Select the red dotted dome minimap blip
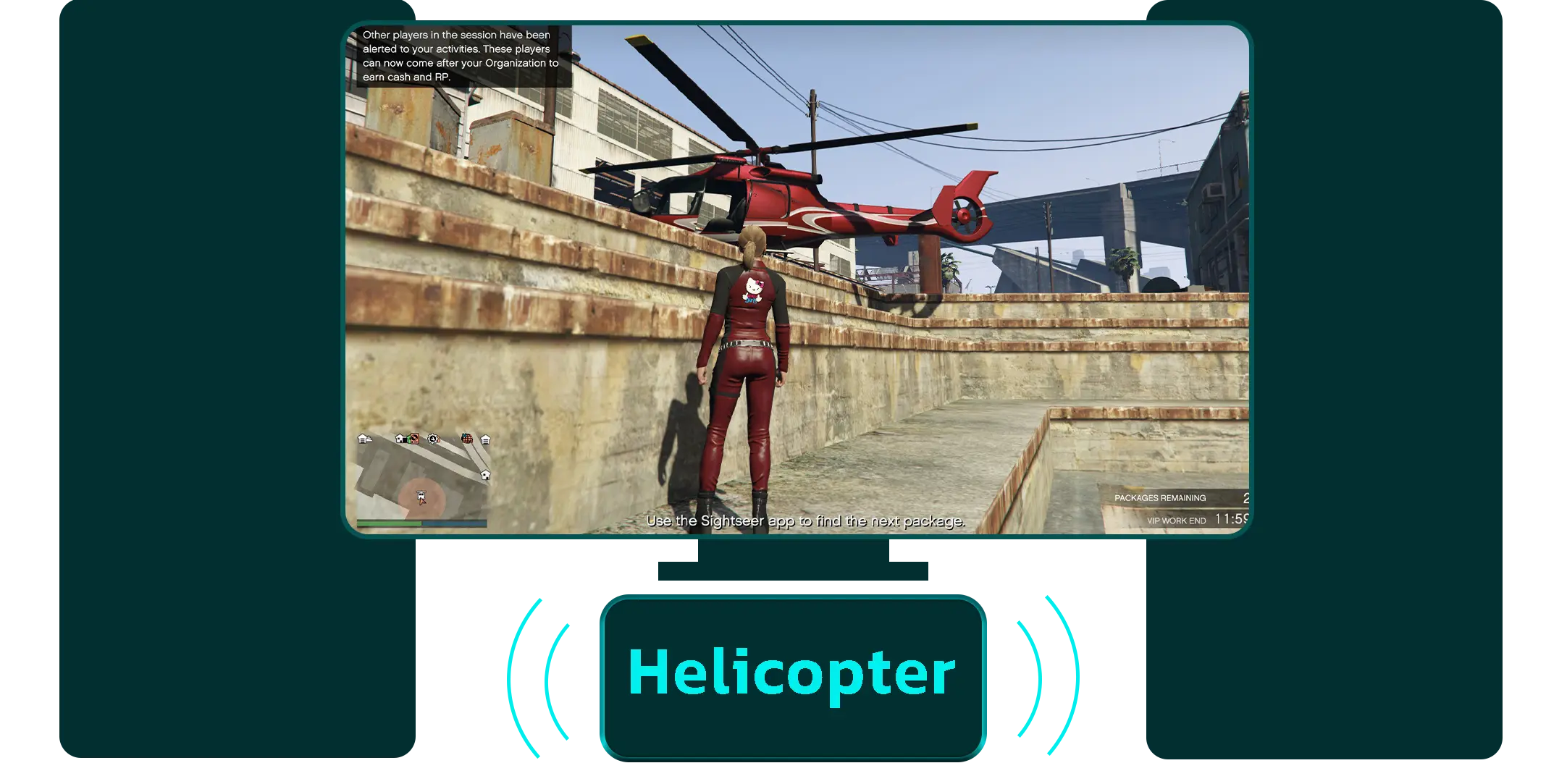This screenshot has width=1567, height=784. (x=467, y=439)
